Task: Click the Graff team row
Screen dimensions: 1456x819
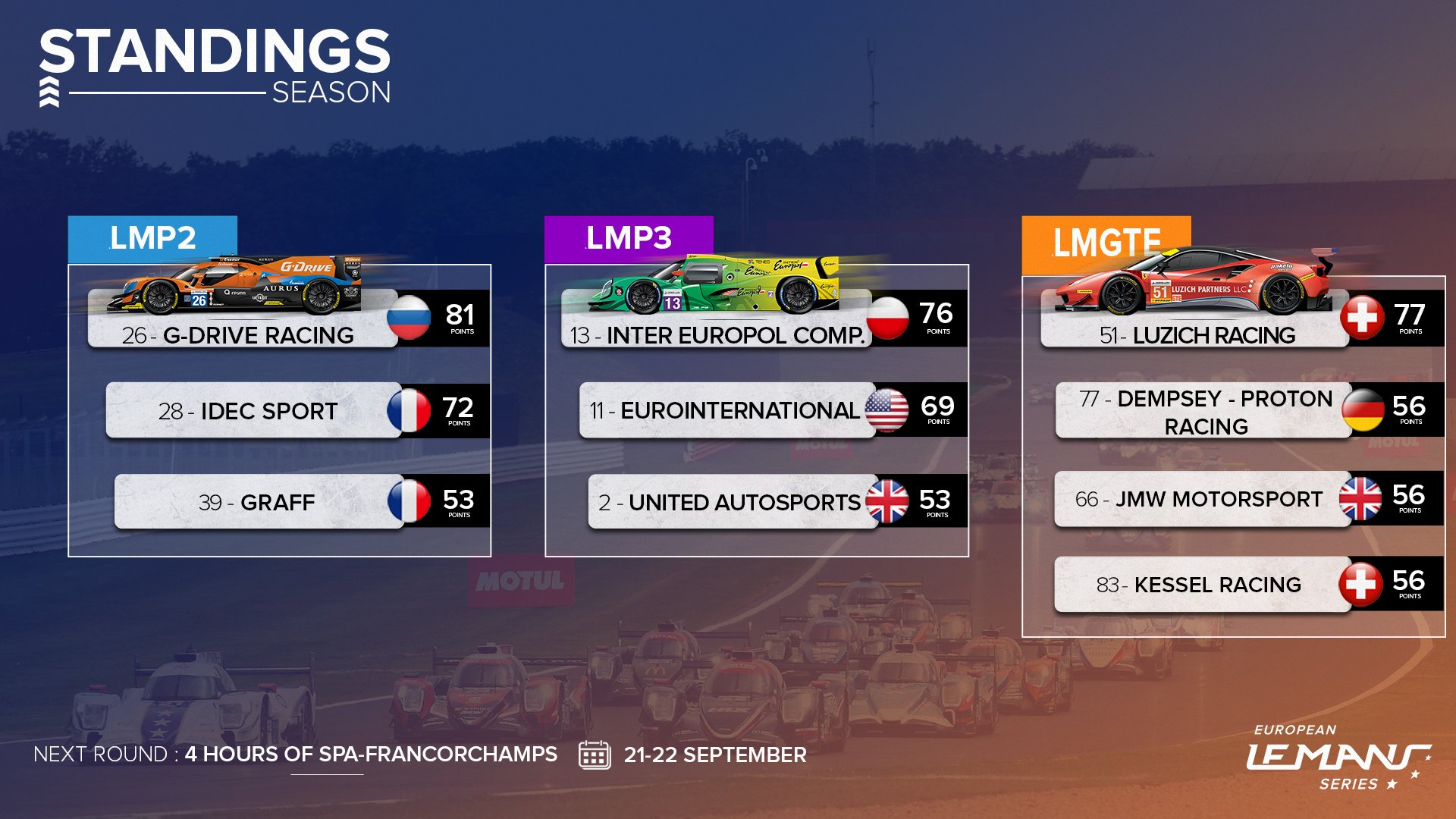Action: (x=258, y=502)
